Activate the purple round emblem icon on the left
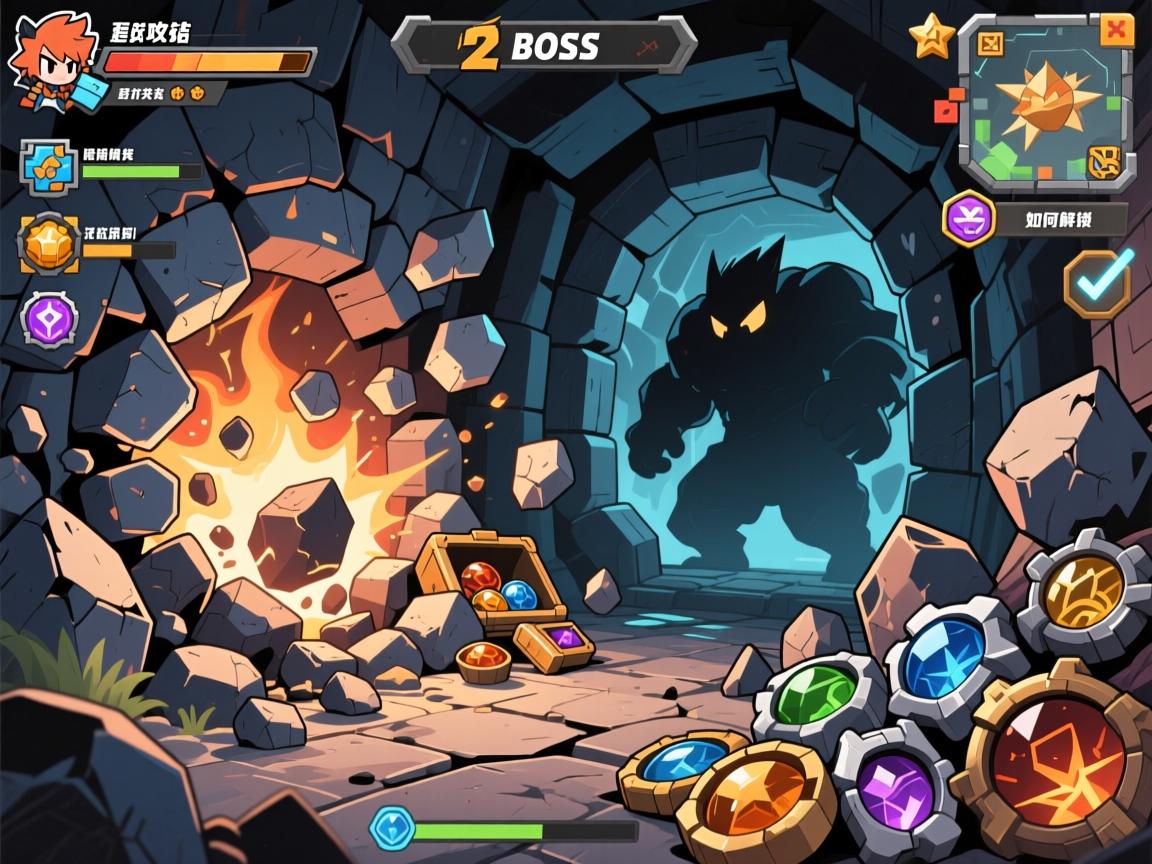Image resolution: width=1152 pixels, height=864 pixels. (x=49, y=320)
